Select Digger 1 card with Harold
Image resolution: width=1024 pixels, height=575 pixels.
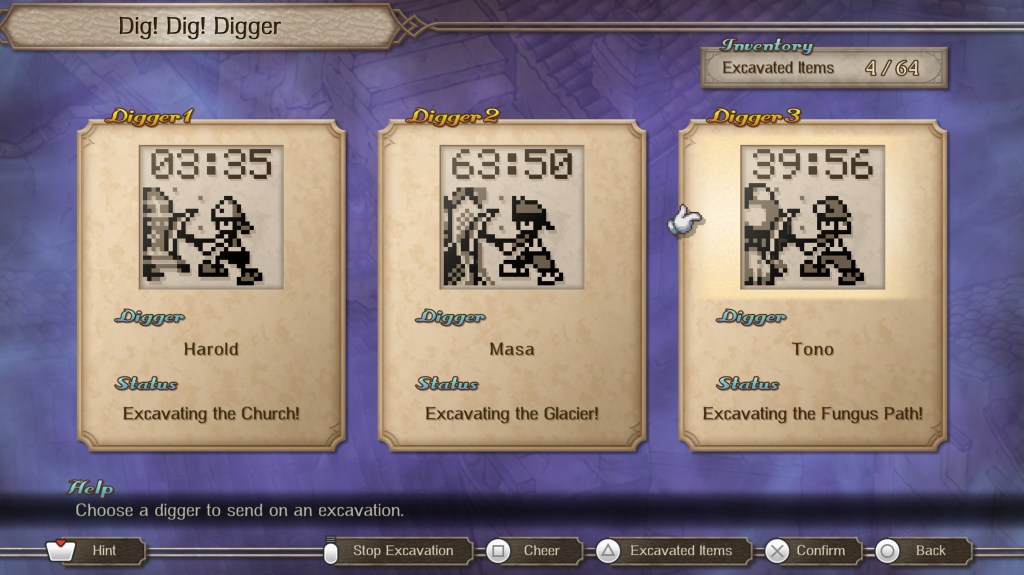[x=211, y=285]
